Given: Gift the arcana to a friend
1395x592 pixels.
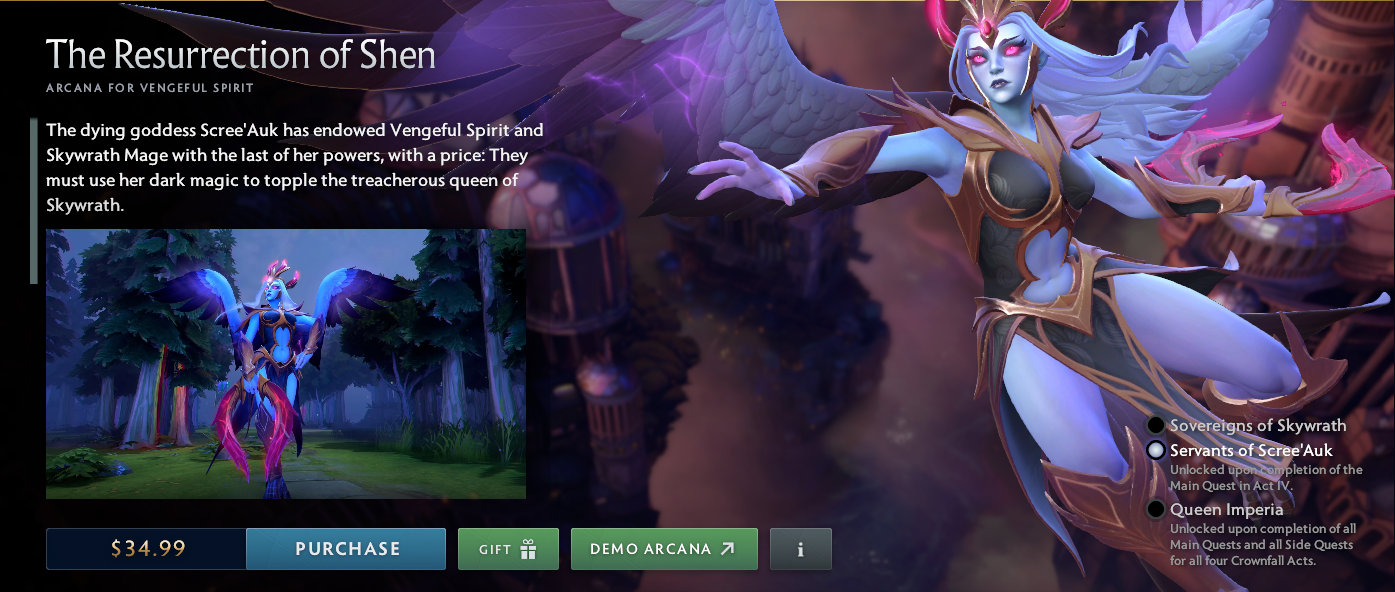Looking at the screenshot, I should tap(508, 549).
